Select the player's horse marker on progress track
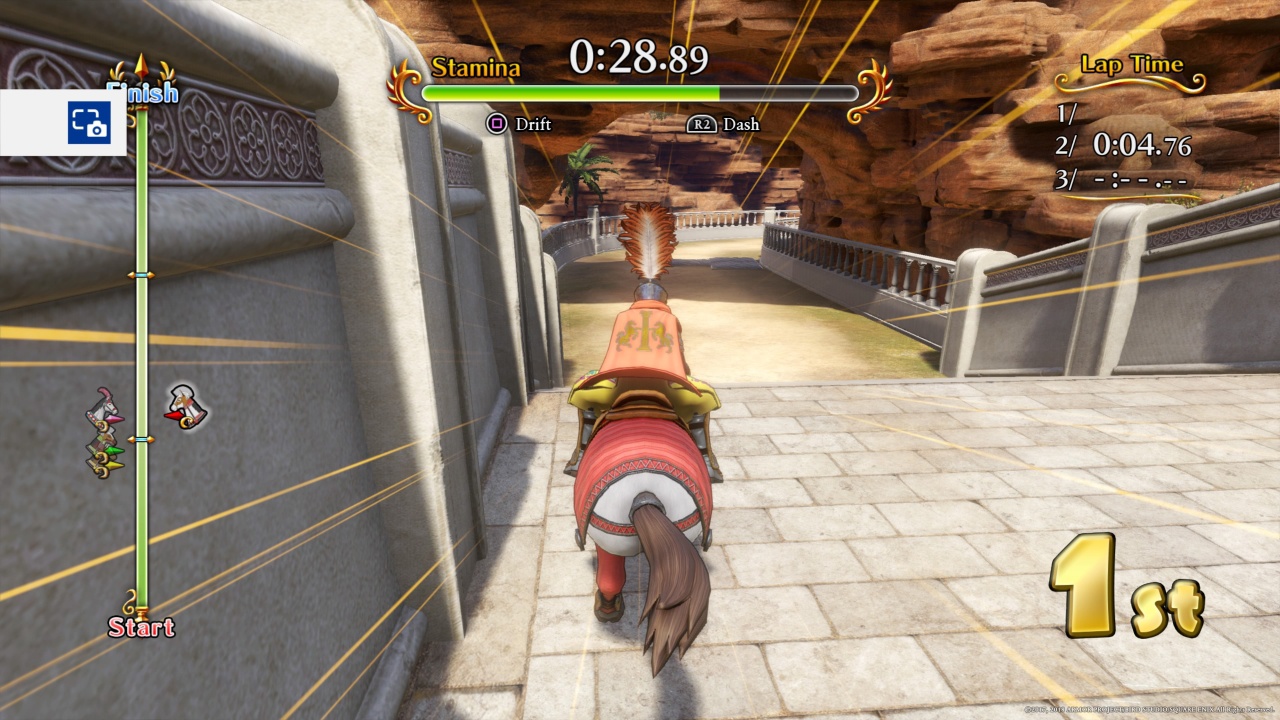 click(x=185, y=407)
